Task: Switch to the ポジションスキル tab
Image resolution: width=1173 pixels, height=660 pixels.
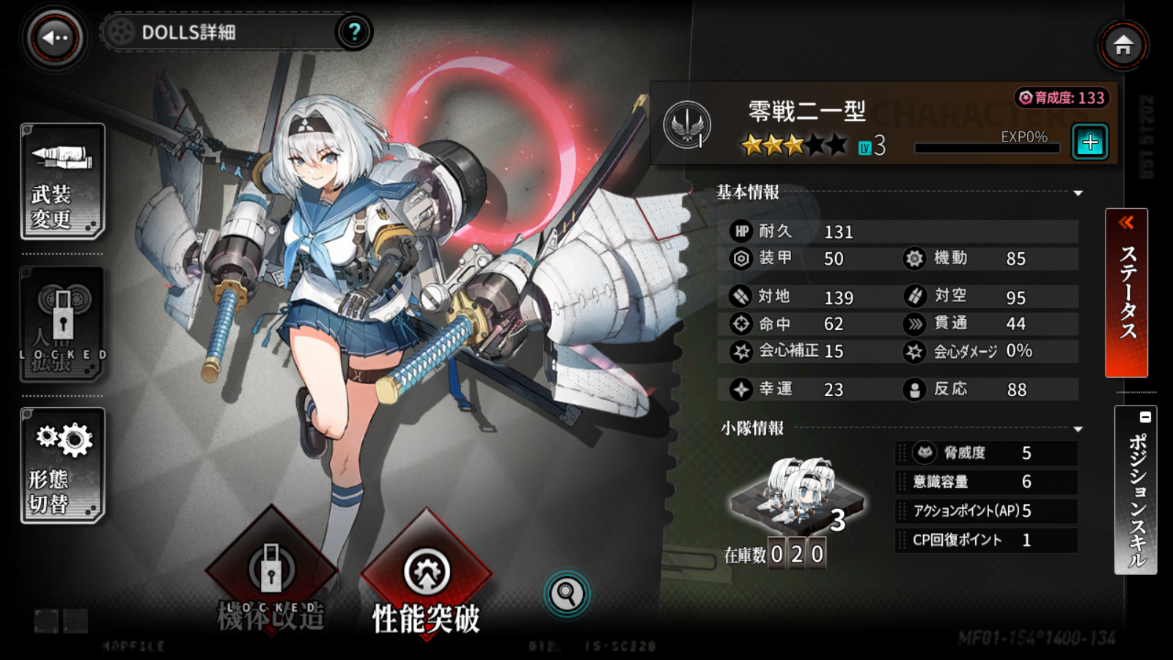Action: [1136, 490]
